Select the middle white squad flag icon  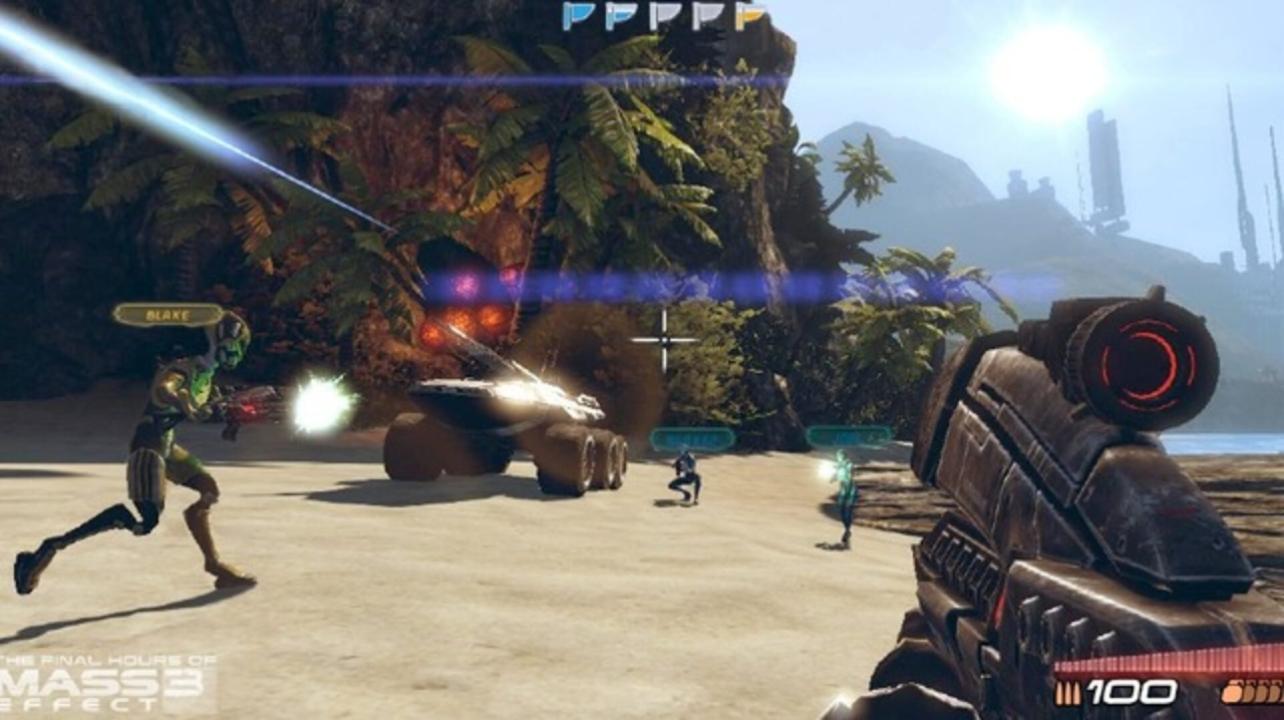point(665,15)
